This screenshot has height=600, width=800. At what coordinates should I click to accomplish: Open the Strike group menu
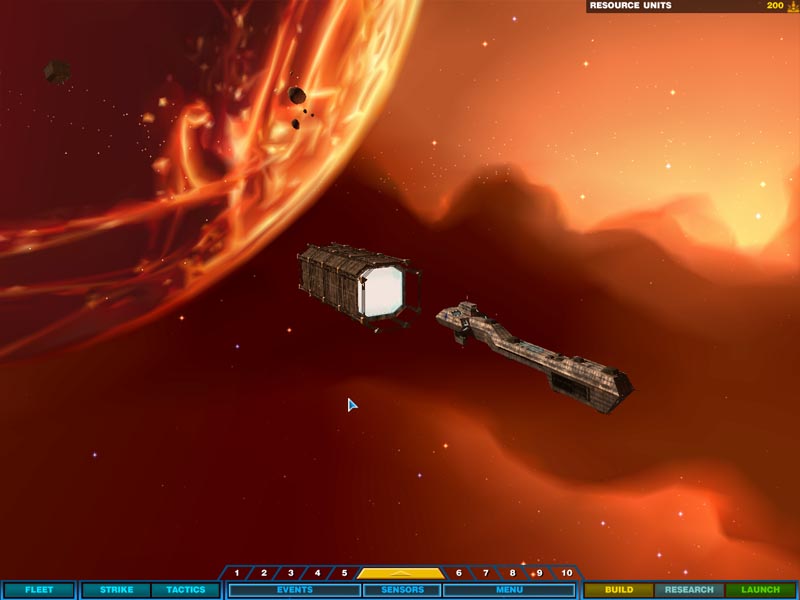point(116,590)
